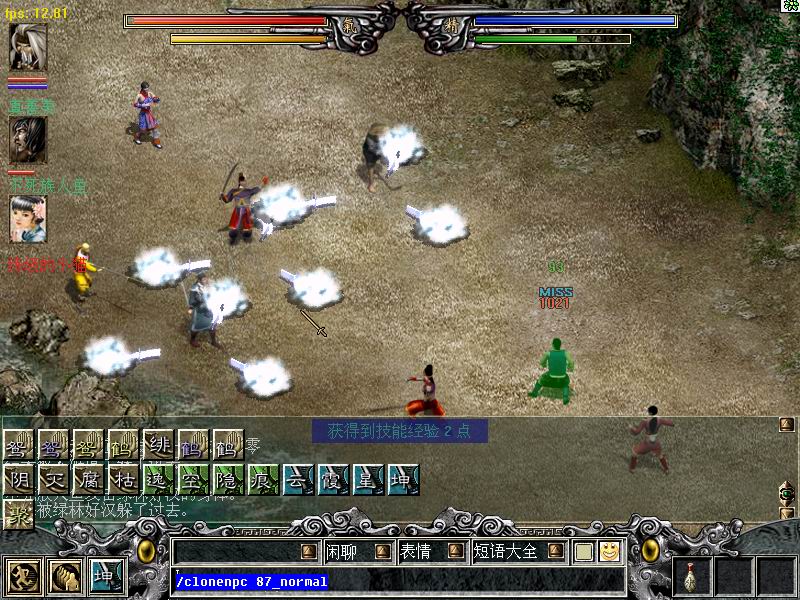Trigger the 腐 skill icon

(x=89, y=479)
